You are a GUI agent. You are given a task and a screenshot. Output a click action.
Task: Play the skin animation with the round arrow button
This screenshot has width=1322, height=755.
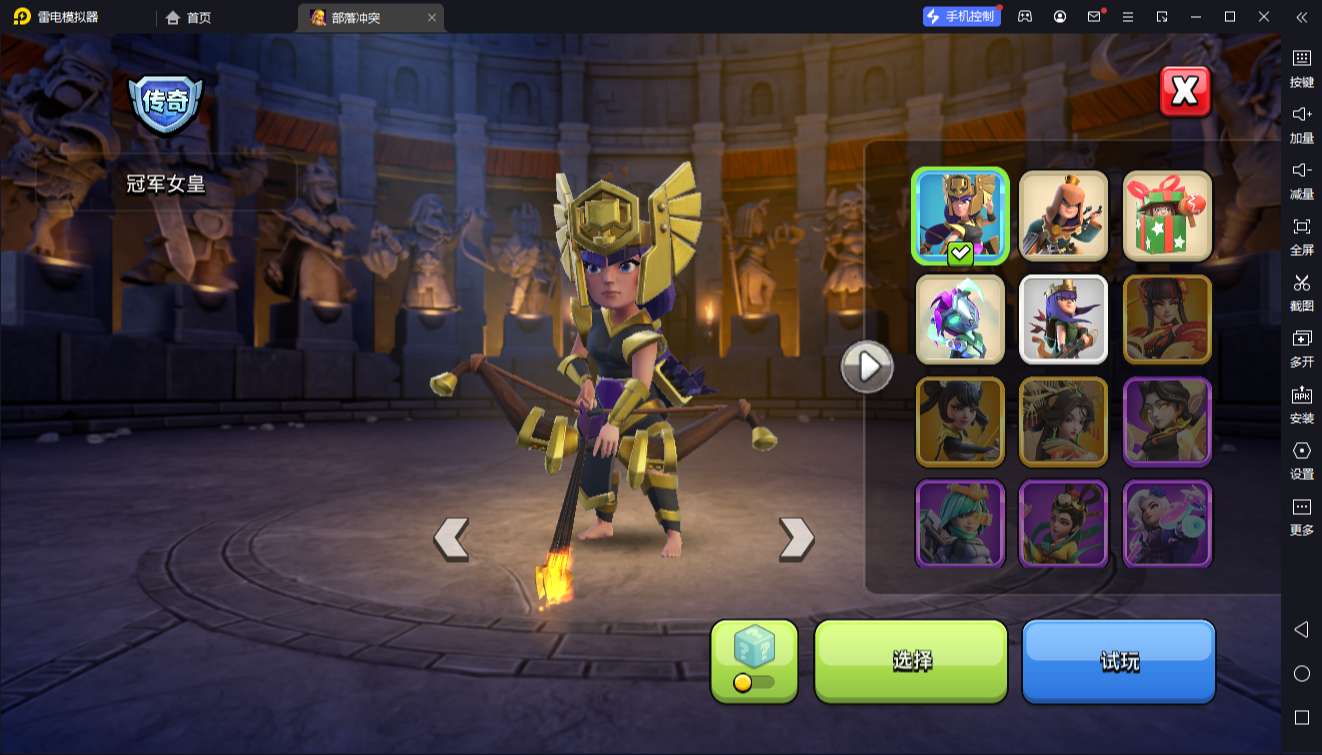pyautogui.click(x=866, y=367)
